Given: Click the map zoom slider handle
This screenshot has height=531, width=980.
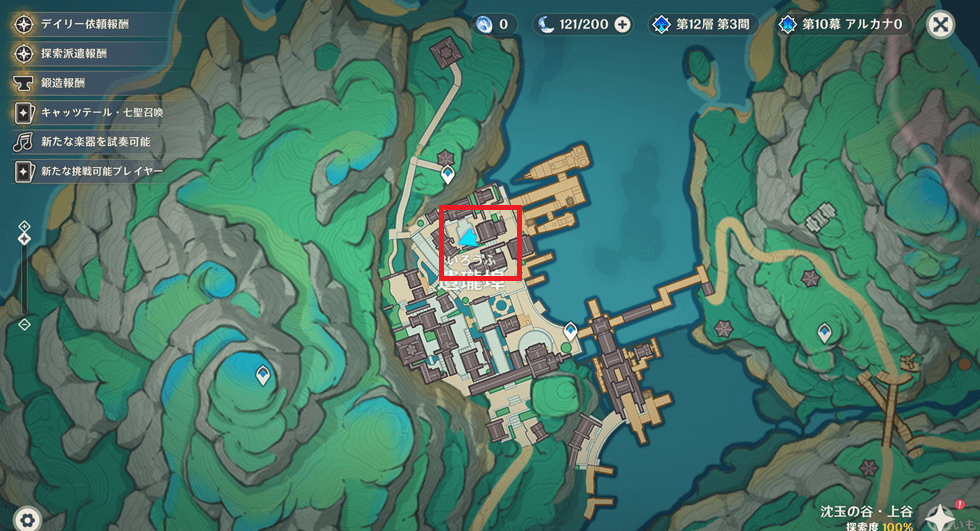Looking at the screenshot, I should coord(24,240).
